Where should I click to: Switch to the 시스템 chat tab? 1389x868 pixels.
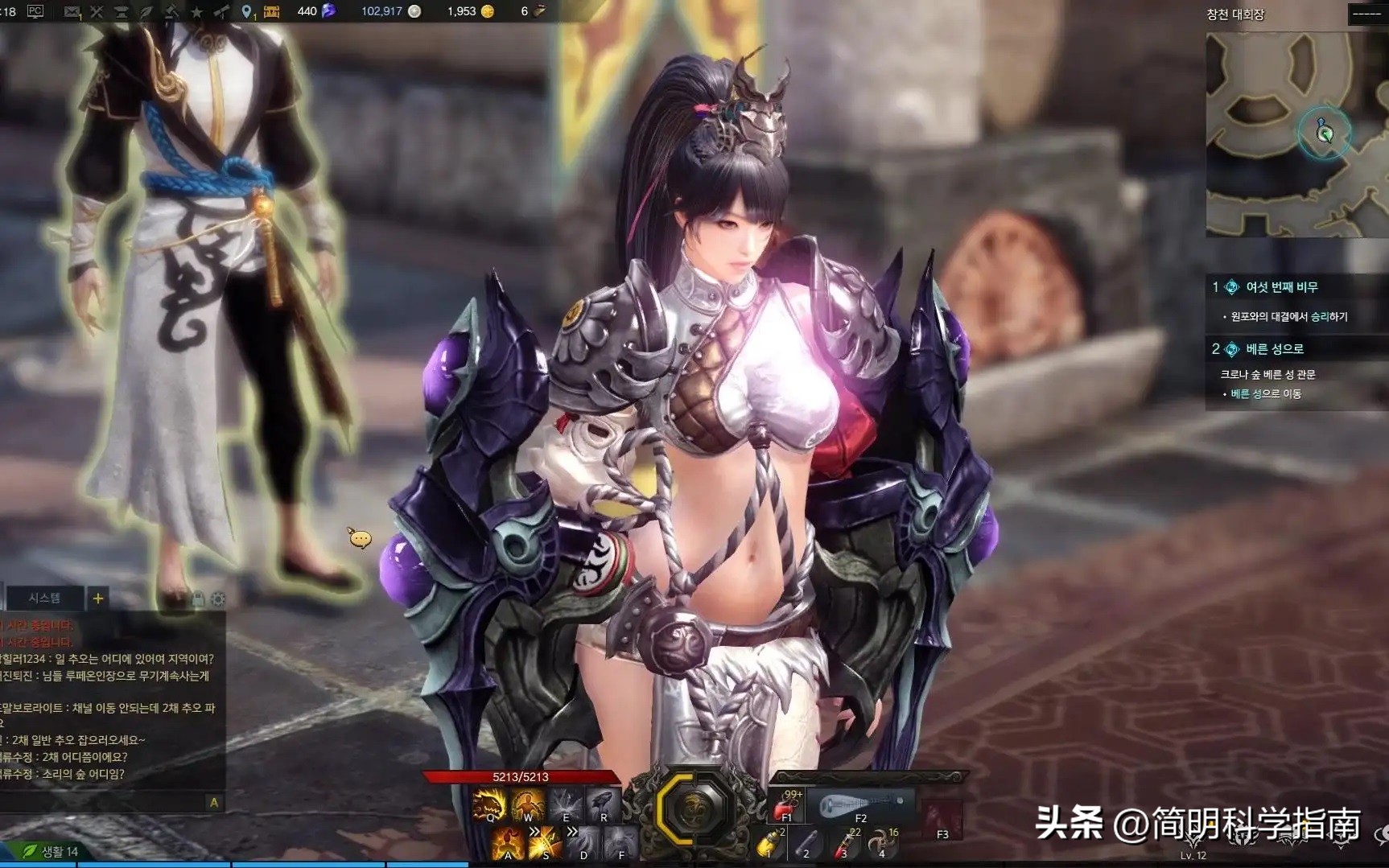(x=44, y=598)
